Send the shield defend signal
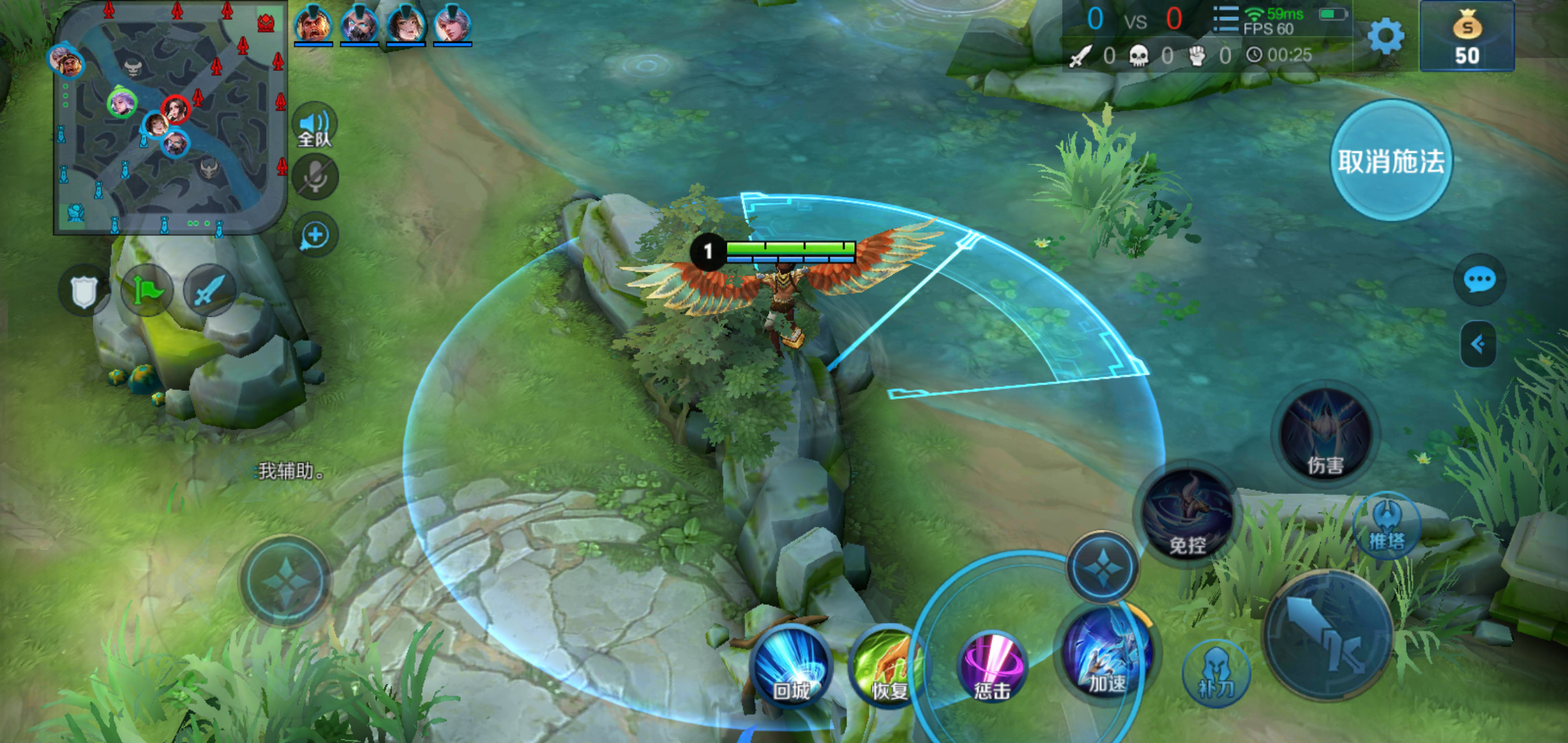 point(84,291)
